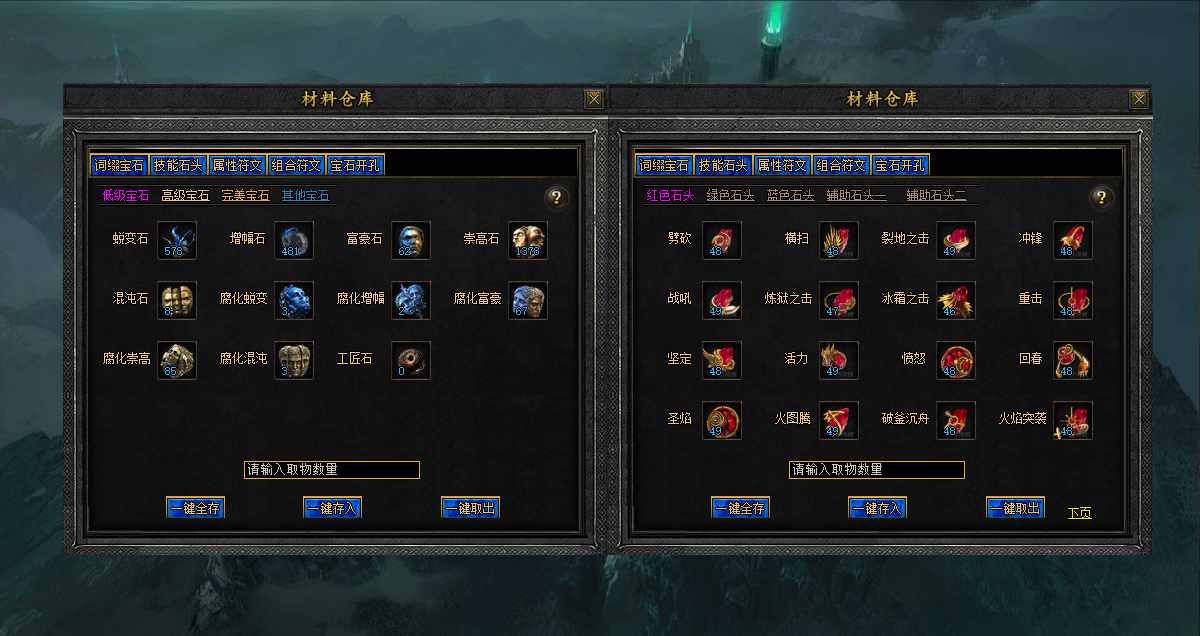Go to the next page via 下页
This screenshot has height=636, width=1200.
click(x=1079, y=513)
